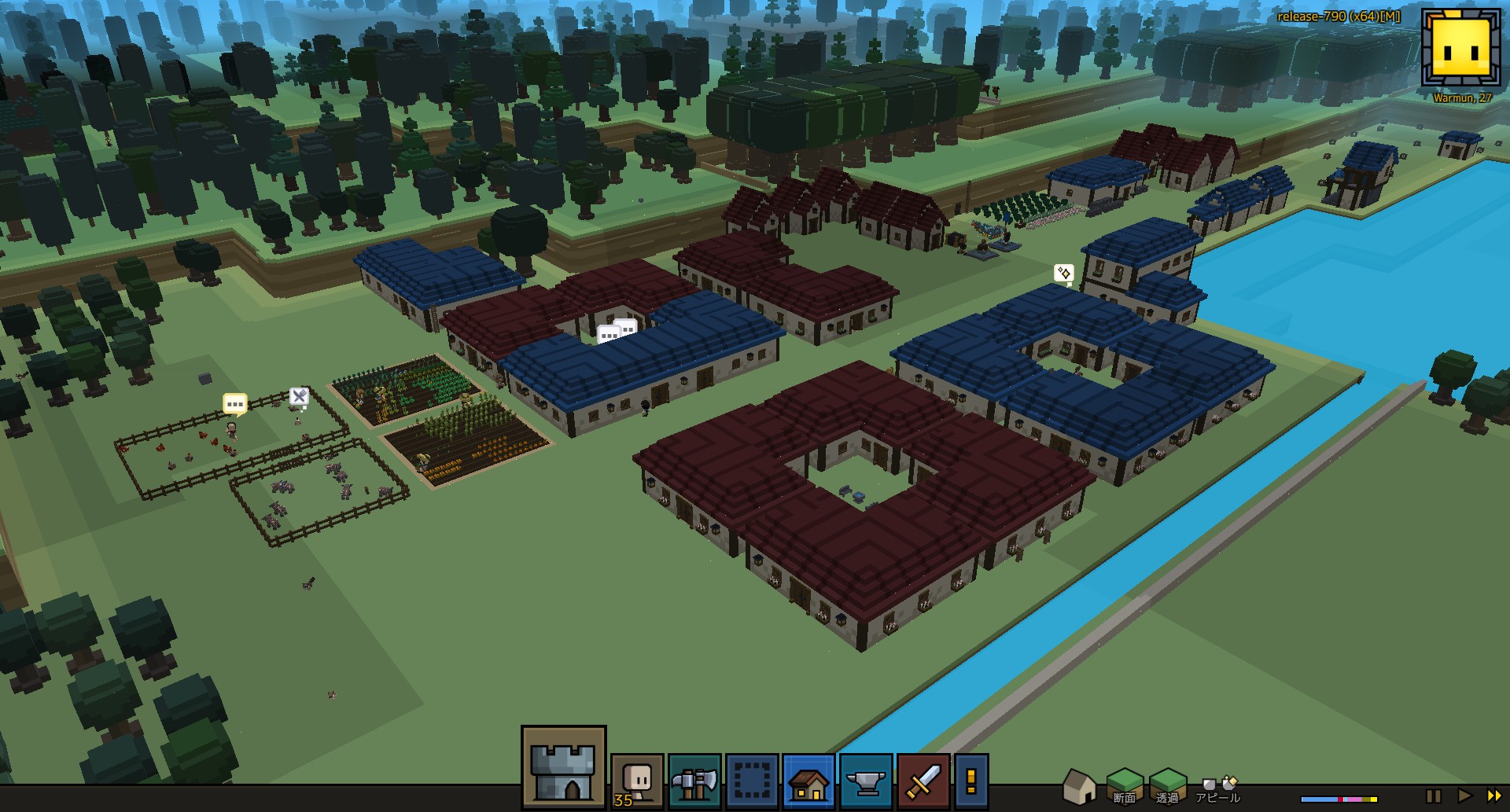
Task: Toggle the 透過 x-ray view mode
Action: point(1167,784)
